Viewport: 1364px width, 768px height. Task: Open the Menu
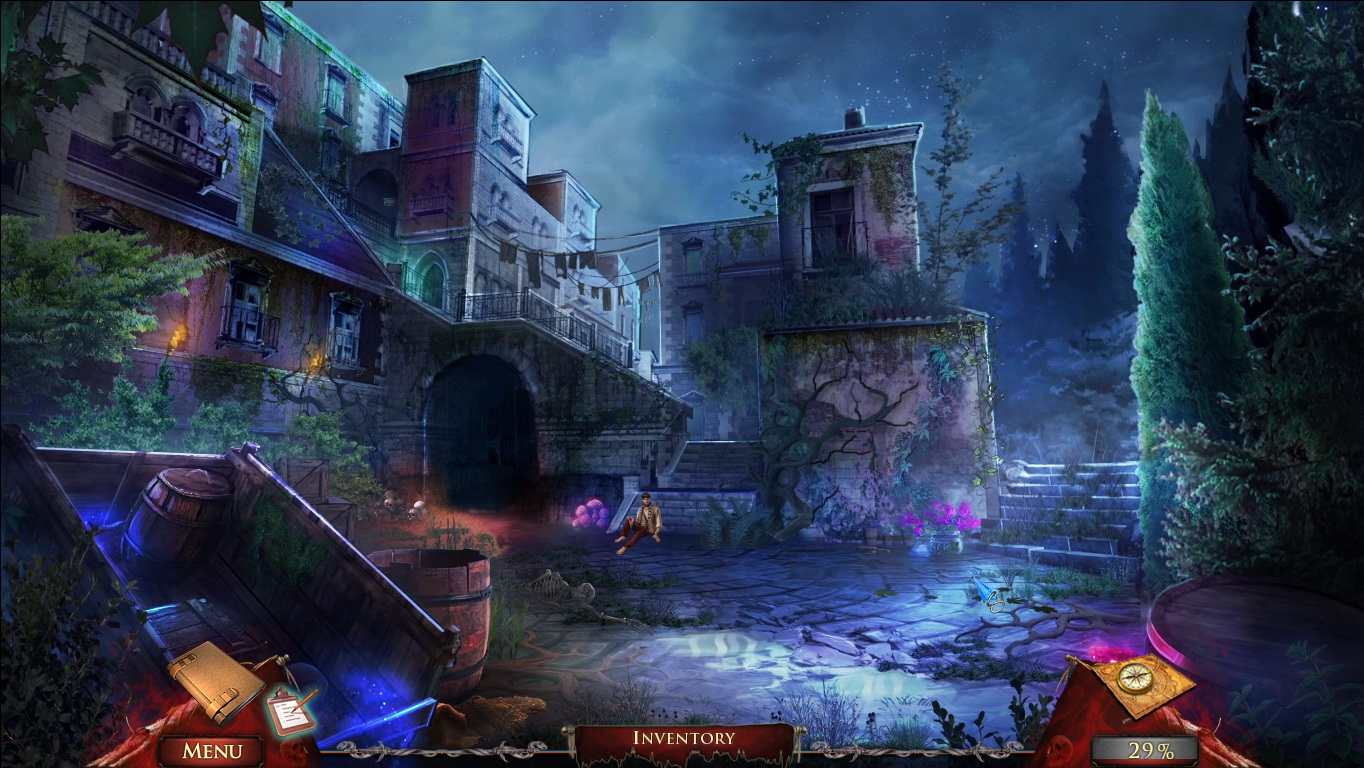coord(212,748)
